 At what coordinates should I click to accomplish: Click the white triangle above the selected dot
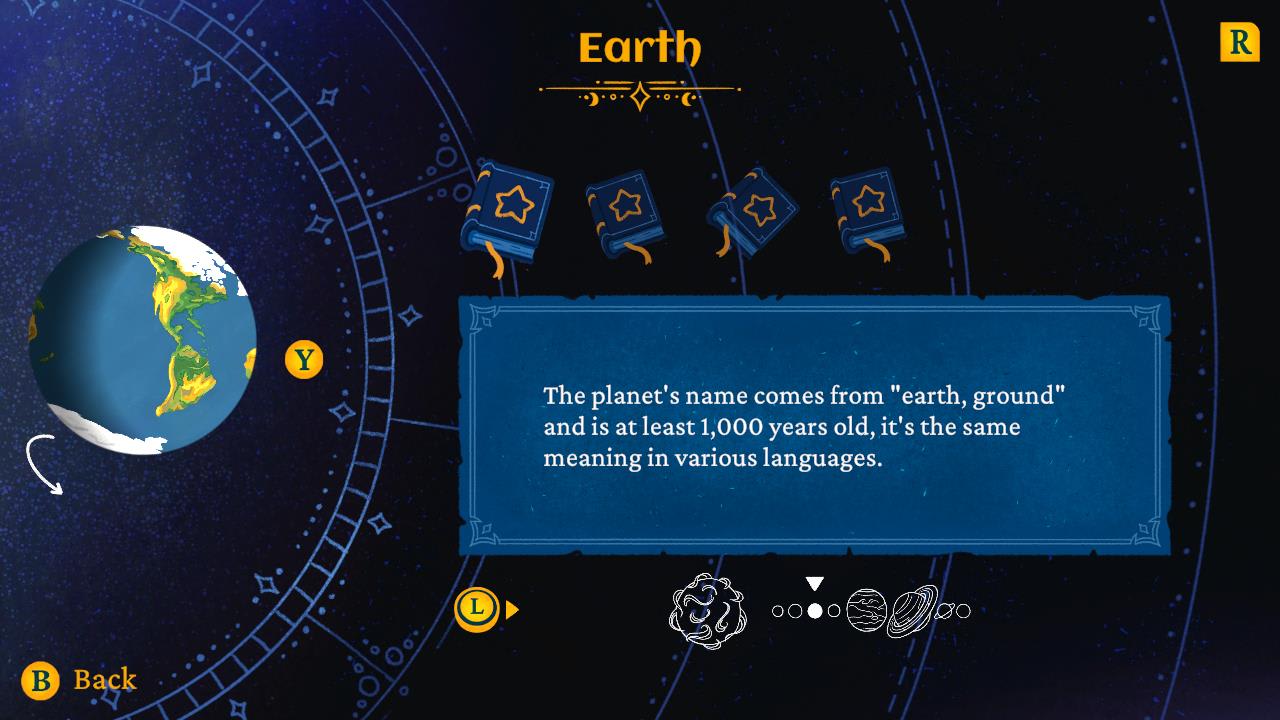tap(813, 585)
